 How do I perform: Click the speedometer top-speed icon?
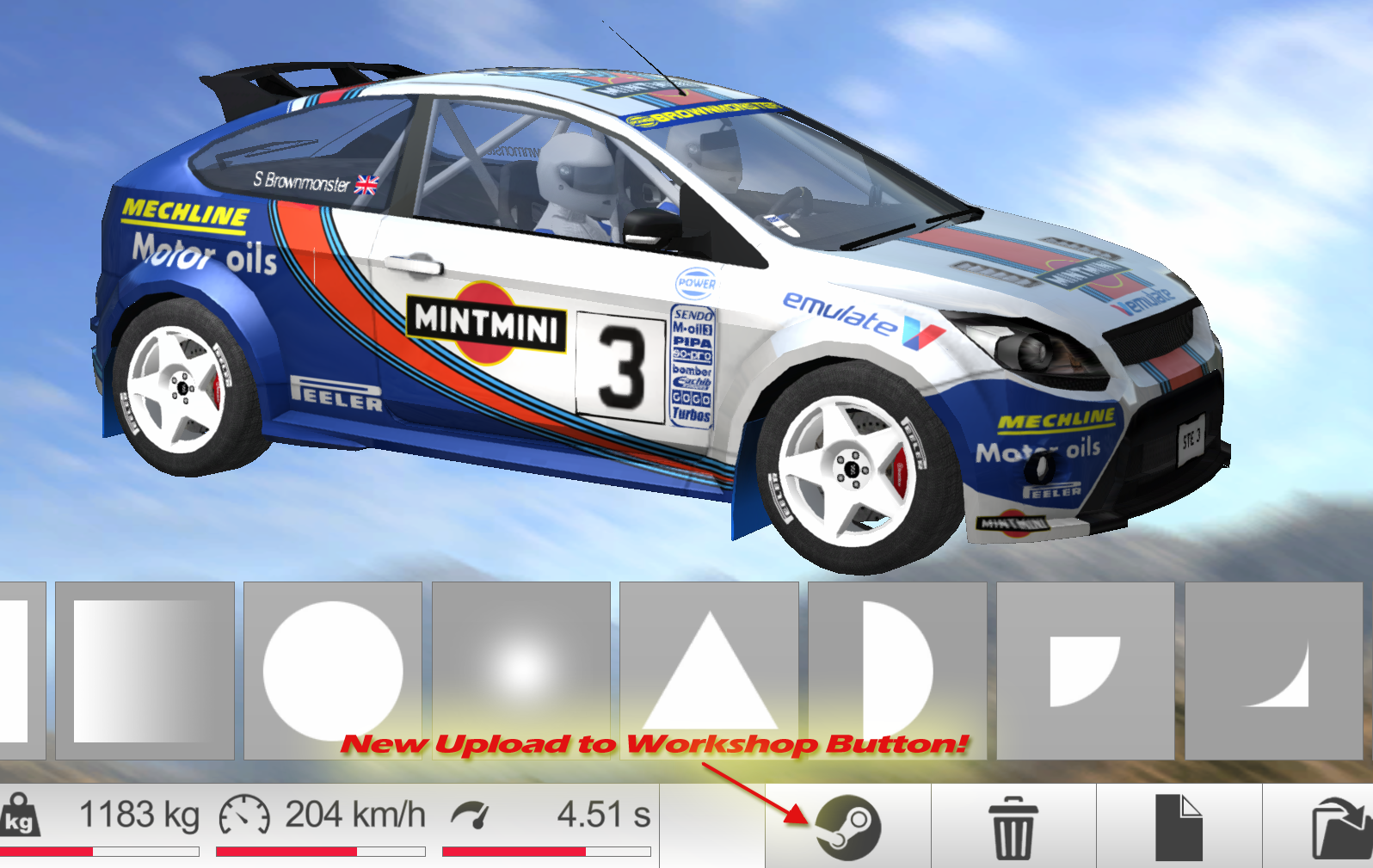(x=243, y=814)
